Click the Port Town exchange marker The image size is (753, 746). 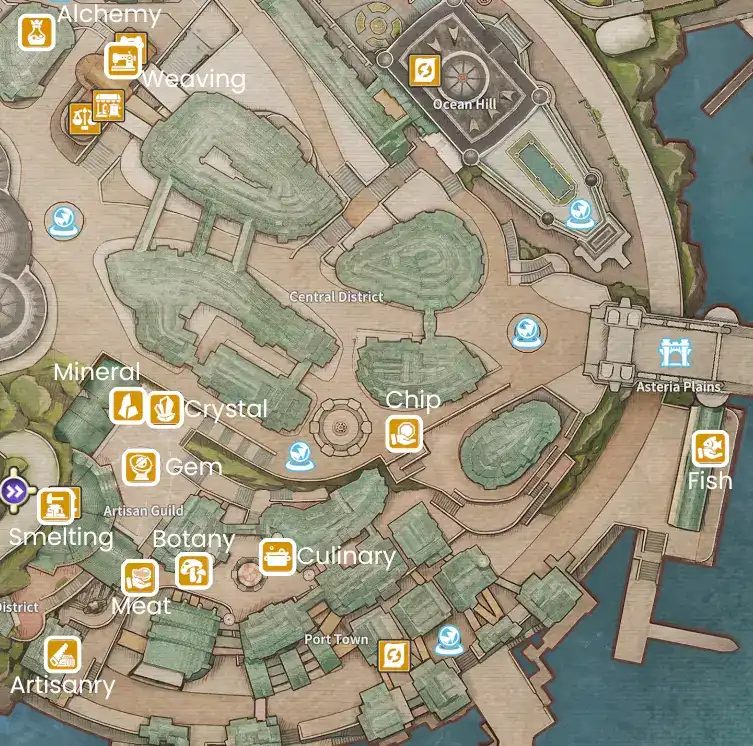click(x=395, y=655)
